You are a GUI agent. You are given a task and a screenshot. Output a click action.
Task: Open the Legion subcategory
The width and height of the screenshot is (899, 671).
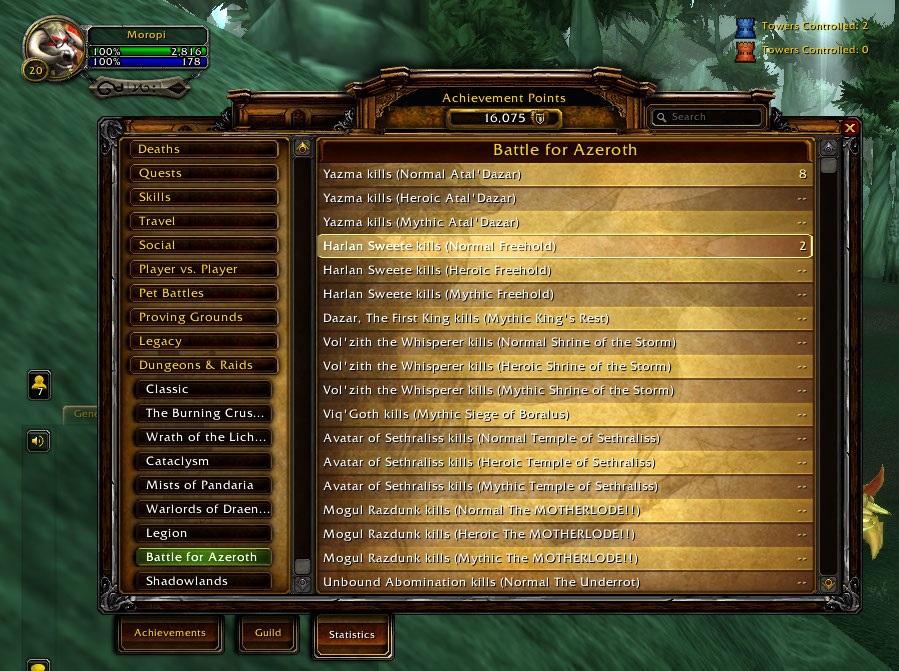pyautogui.click(x=204, y=533)
